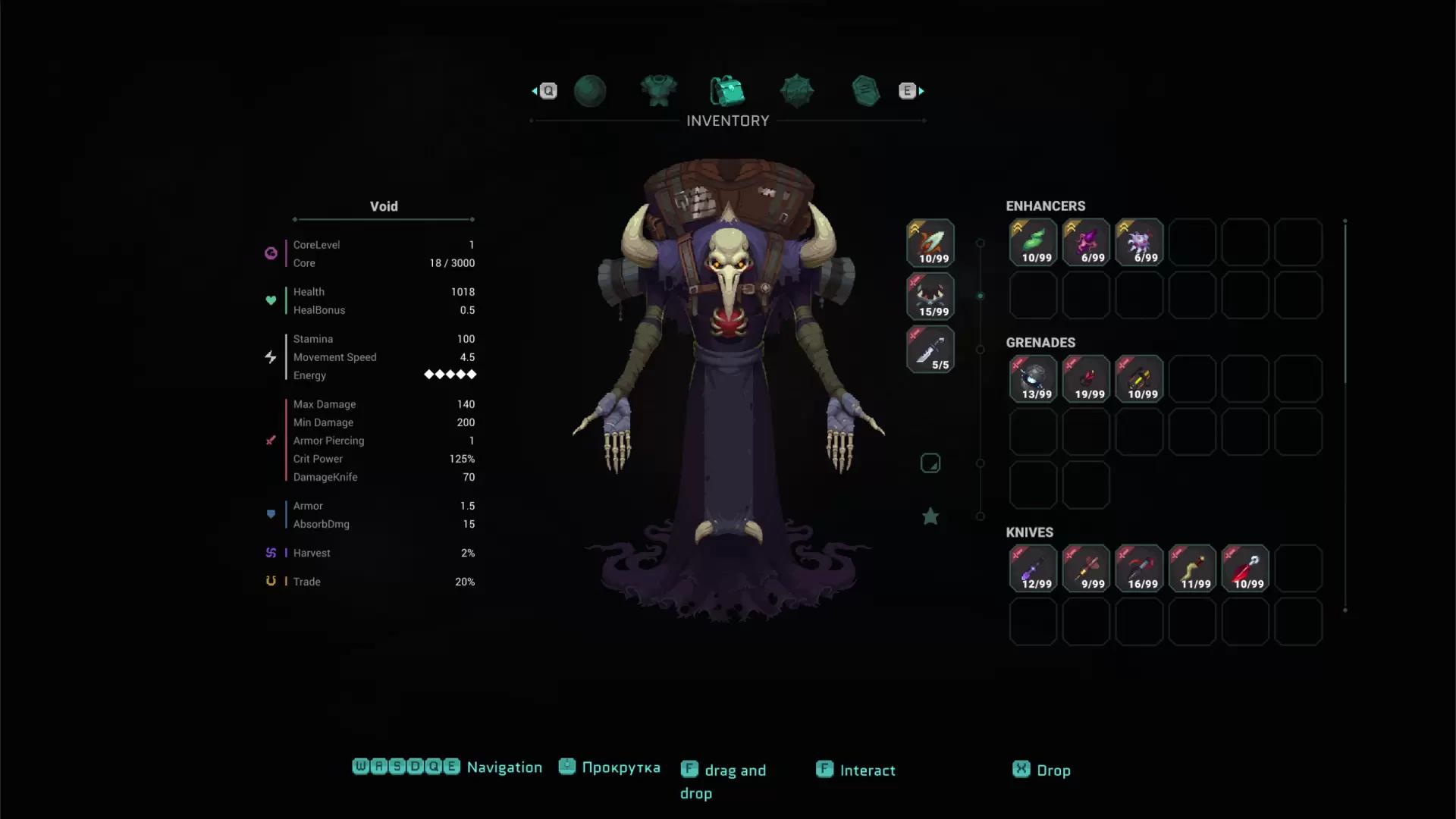
Task: Select the grey sphere grenade
Action: tap(1033, 379)
